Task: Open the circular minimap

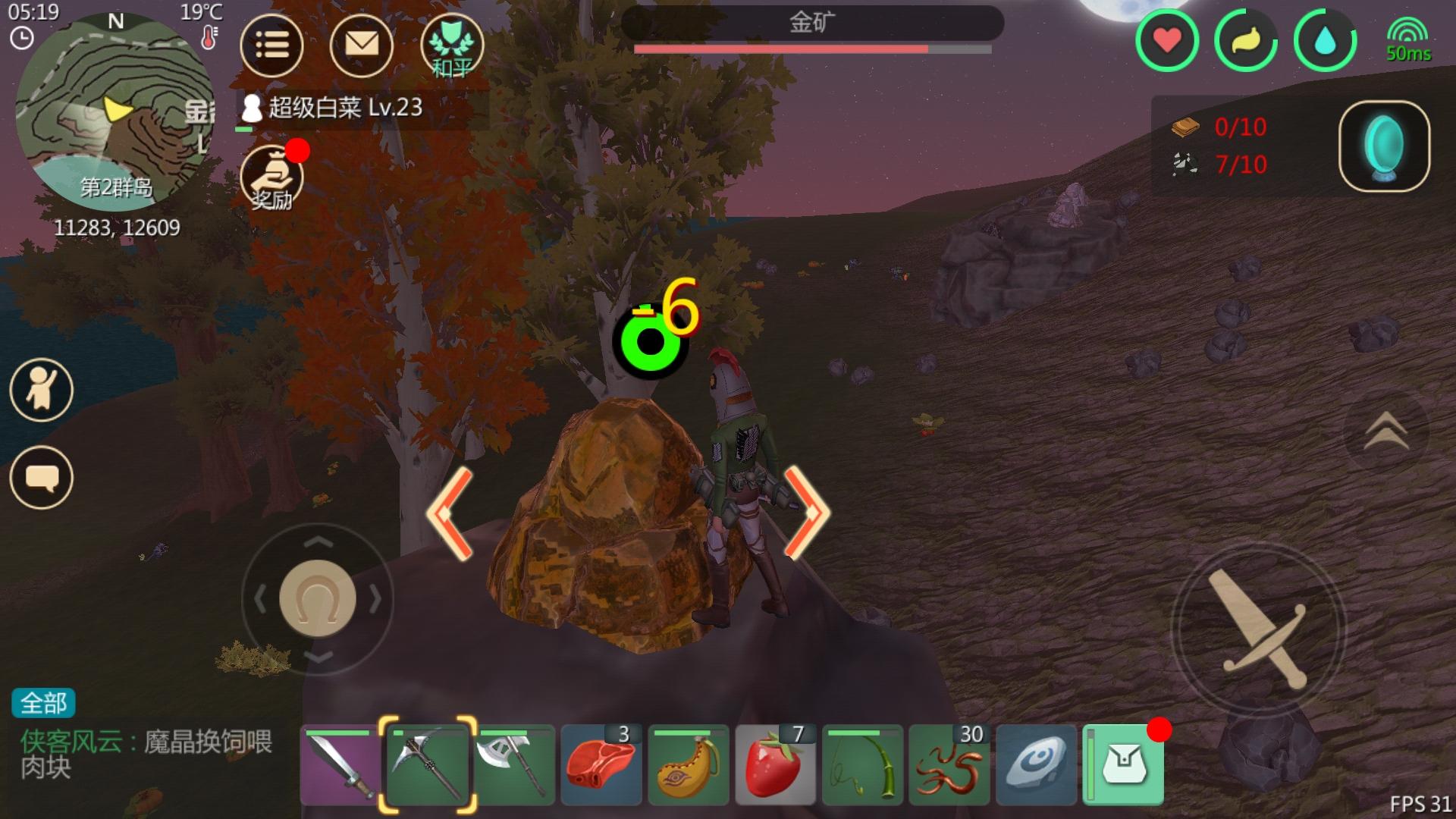Action: tap(114, 114)
